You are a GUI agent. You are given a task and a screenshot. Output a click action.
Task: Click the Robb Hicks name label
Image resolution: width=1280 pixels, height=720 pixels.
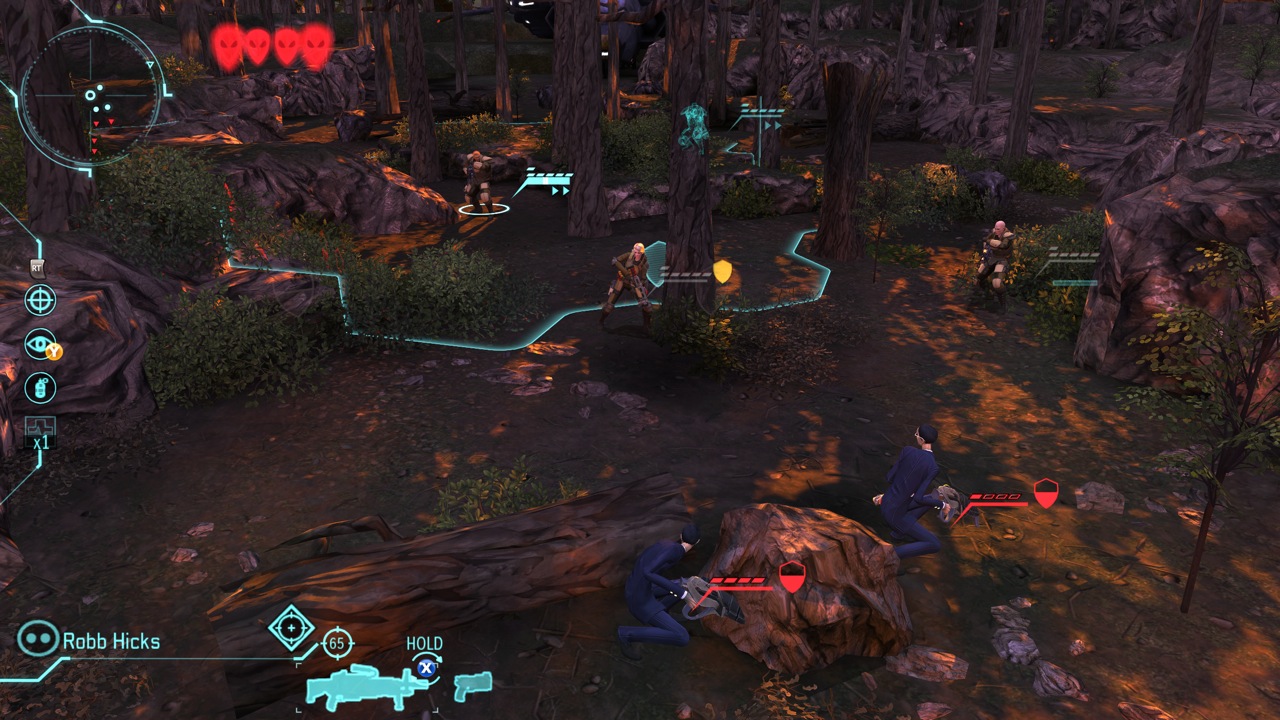pos(113,640)
